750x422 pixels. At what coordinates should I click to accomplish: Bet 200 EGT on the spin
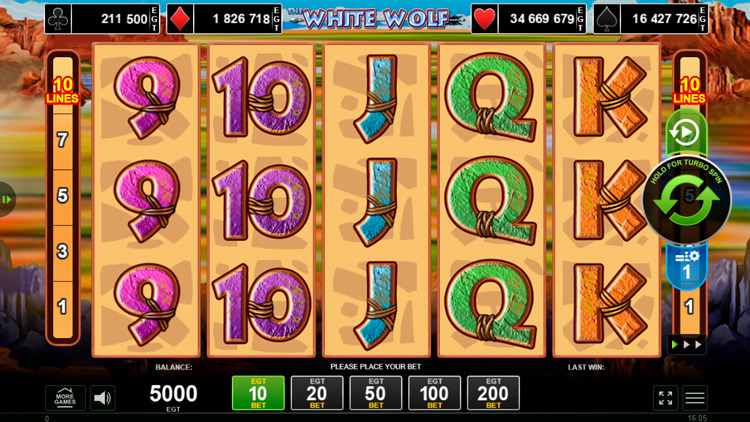tap(494, 393)
